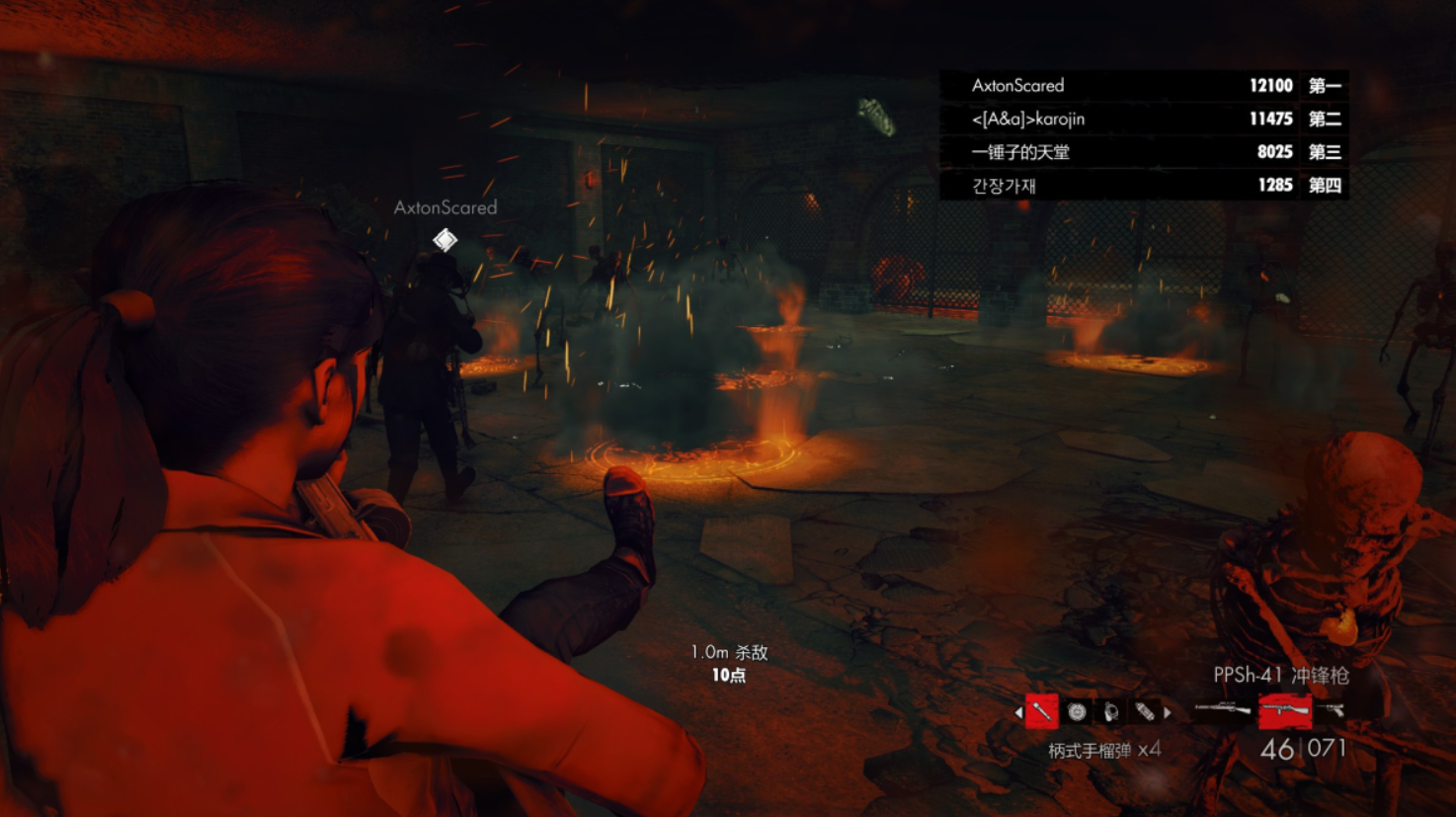Screen dimensions: 1456x817
Task: Switch to the sniper rifle weapon
Action: pyautogui.click(x=1222, y=708)
